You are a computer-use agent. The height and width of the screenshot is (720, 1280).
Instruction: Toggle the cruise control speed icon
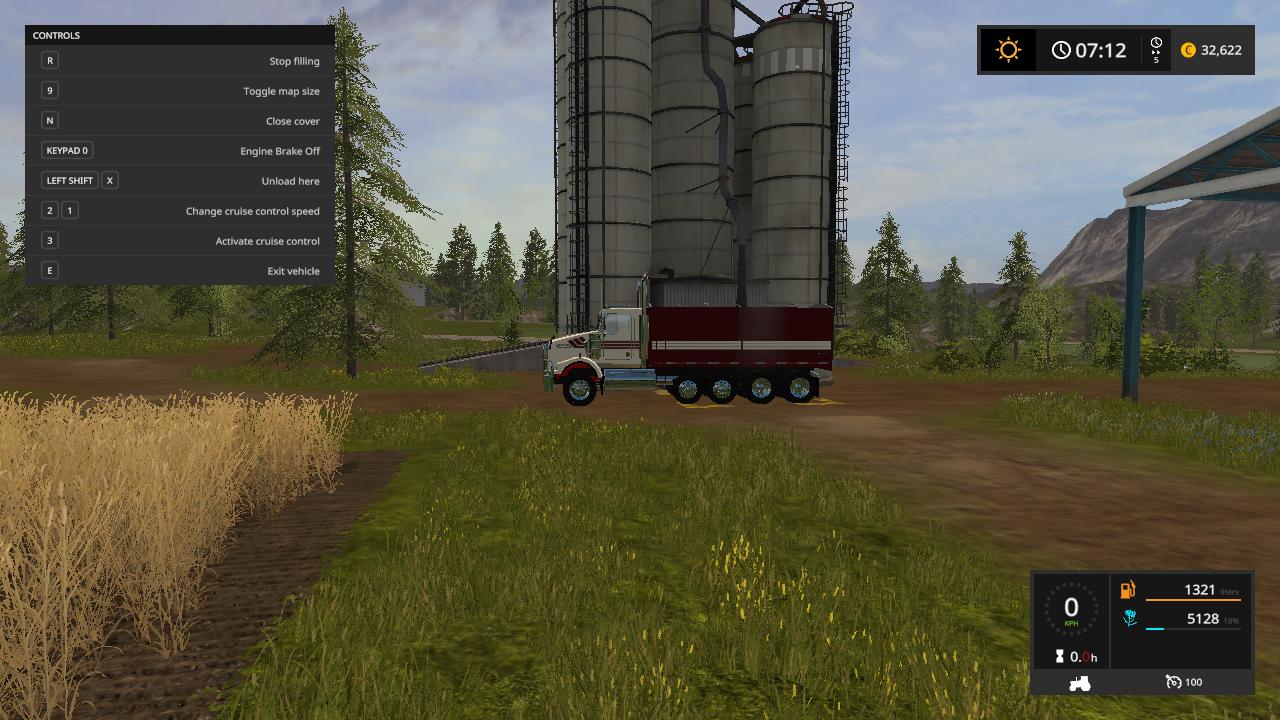(1174, 682)
